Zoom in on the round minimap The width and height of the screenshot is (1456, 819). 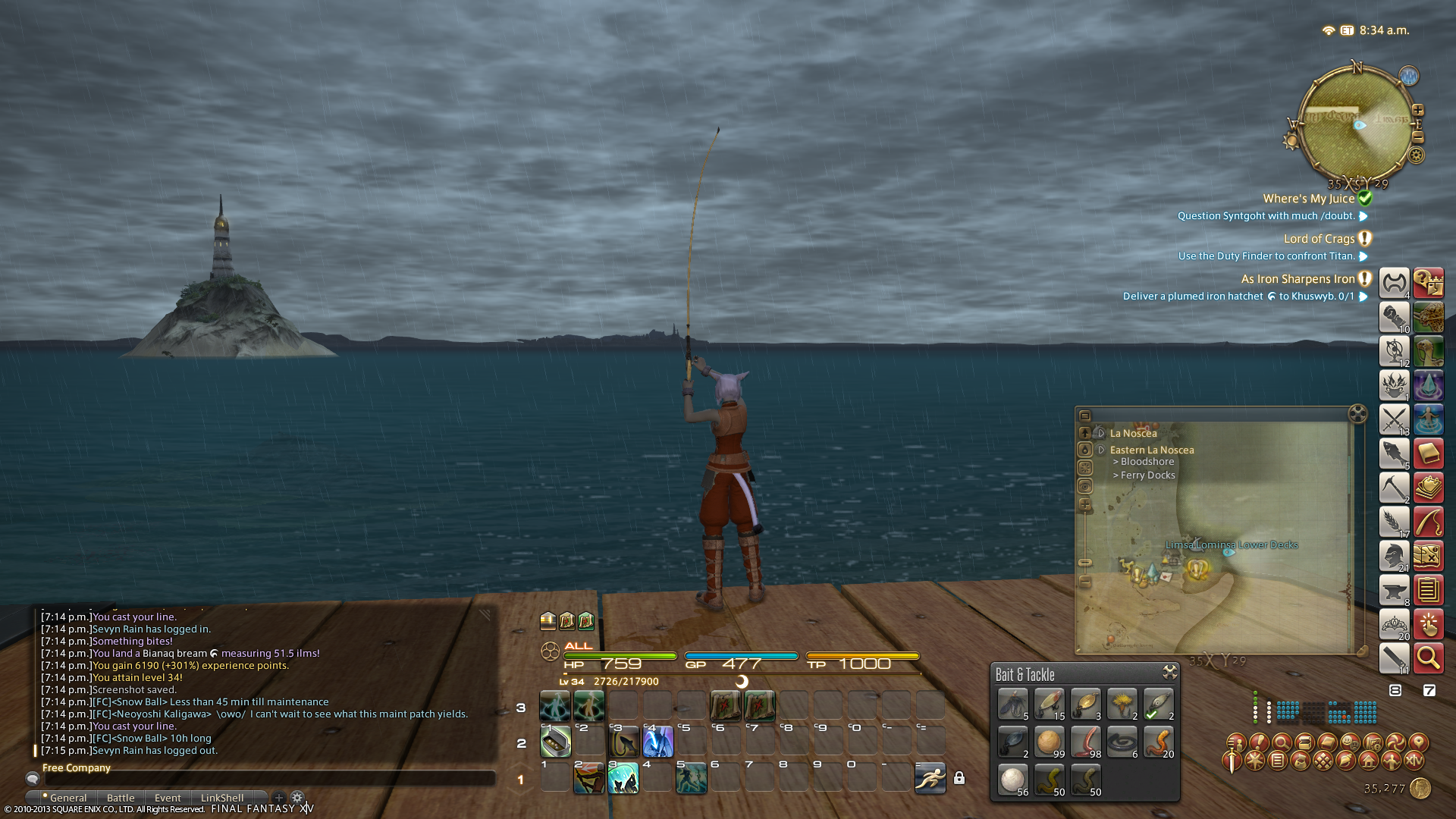click(x=1417, y=110)
